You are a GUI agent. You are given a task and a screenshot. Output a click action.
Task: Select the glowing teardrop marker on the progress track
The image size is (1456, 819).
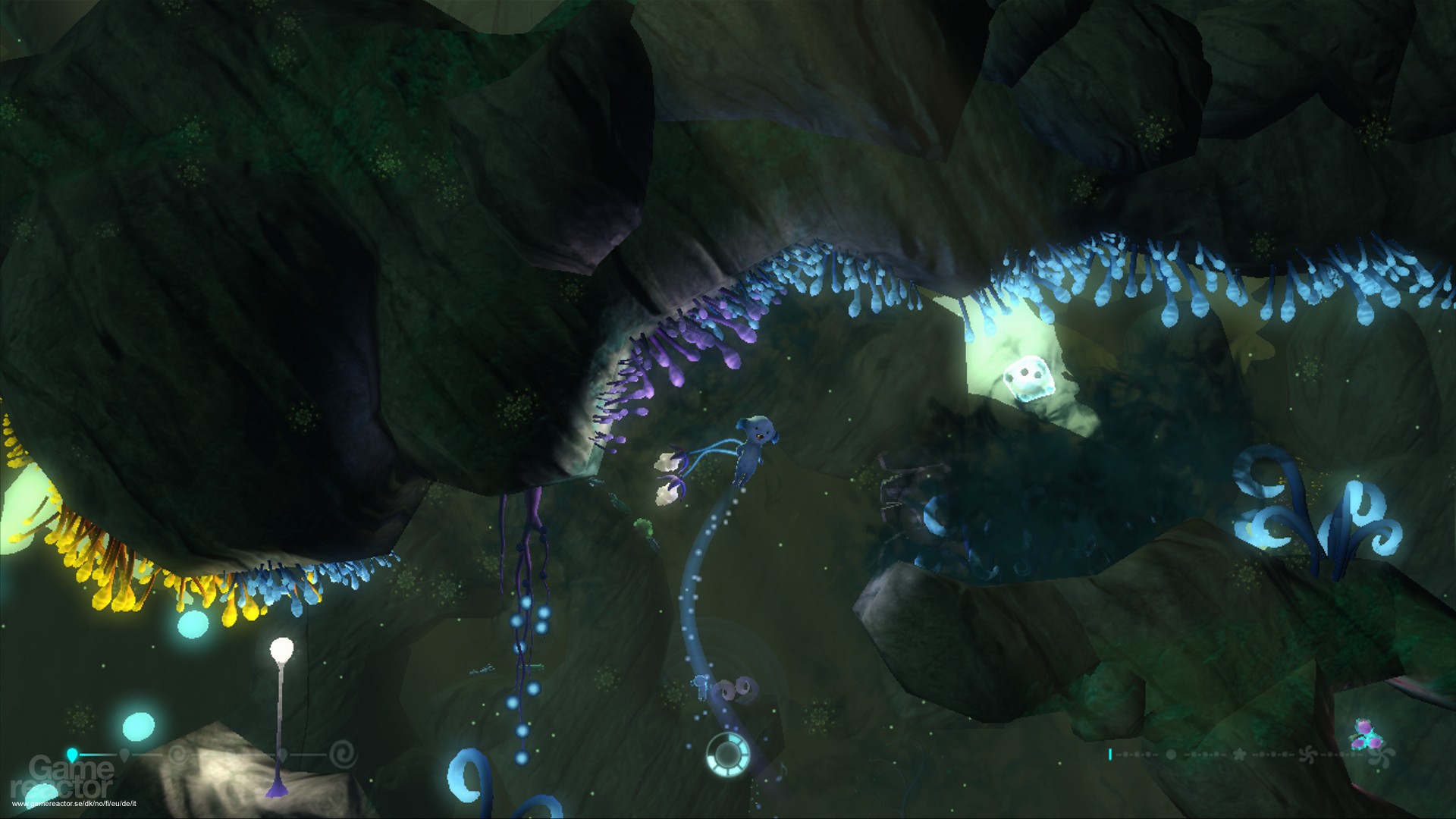click(x=72, y=753)
